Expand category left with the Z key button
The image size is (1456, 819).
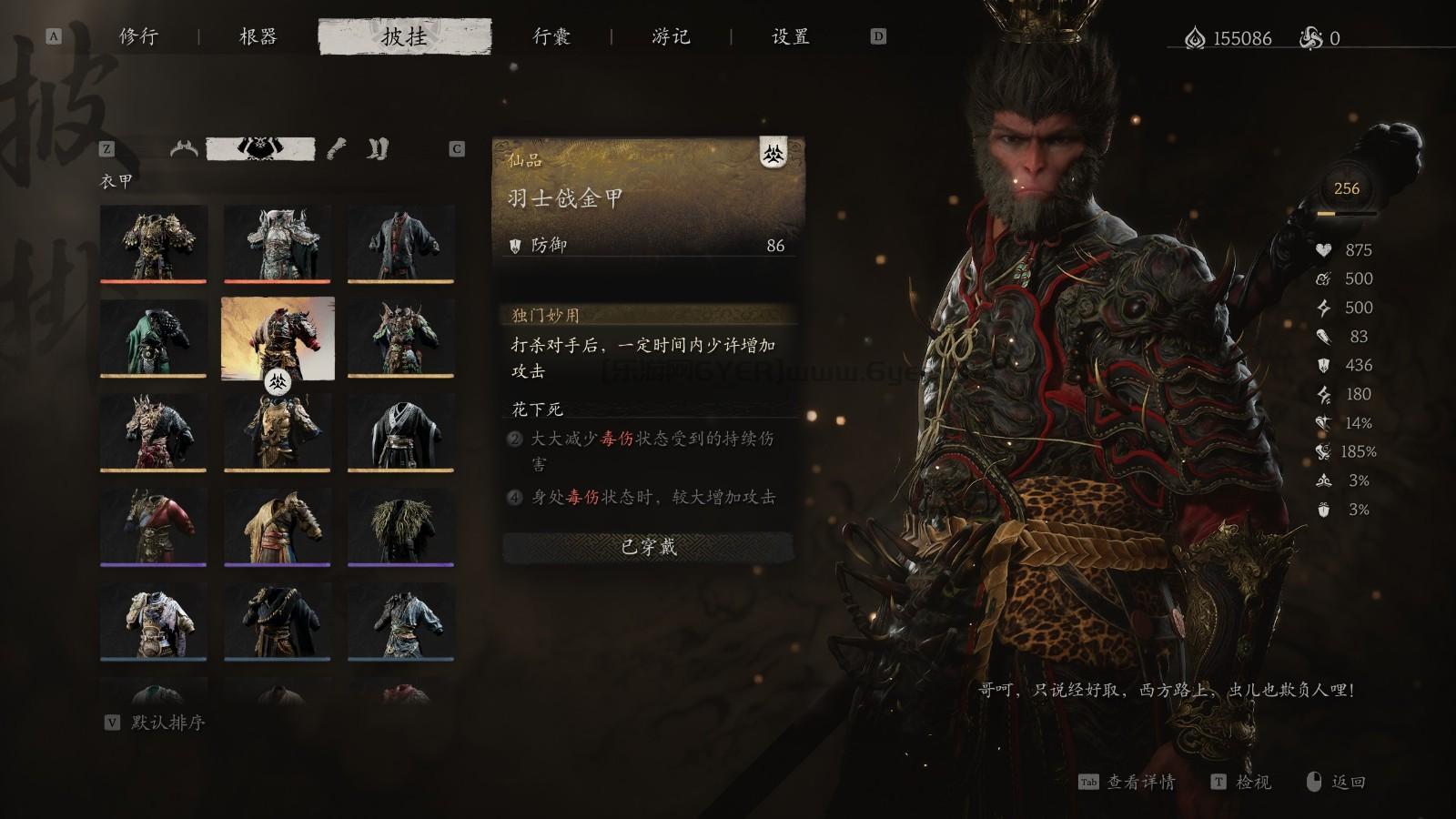(x=108, y=147)
